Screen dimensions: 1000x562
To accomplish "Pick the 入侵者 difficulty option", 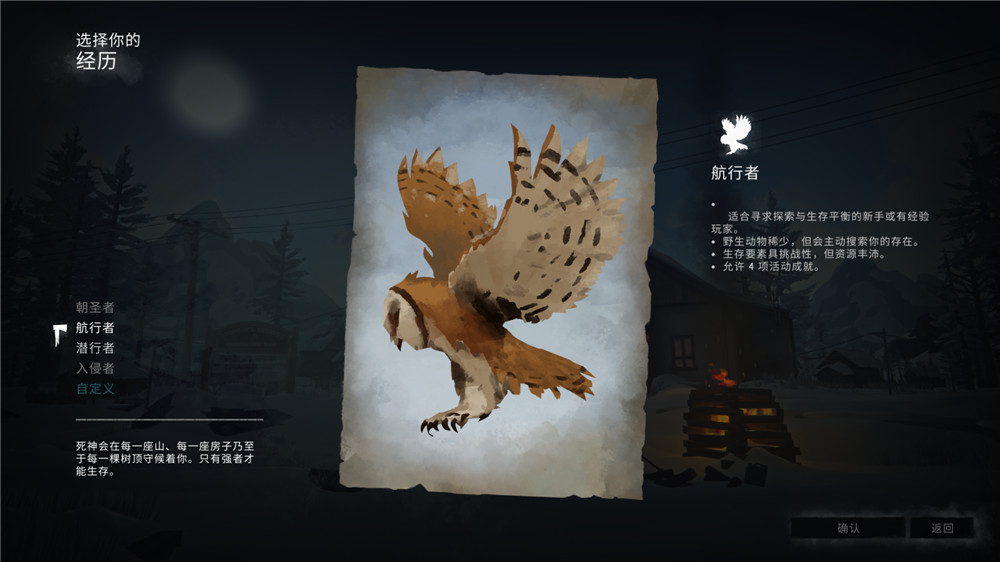I will pyautogui.click(x=95, y=368).
